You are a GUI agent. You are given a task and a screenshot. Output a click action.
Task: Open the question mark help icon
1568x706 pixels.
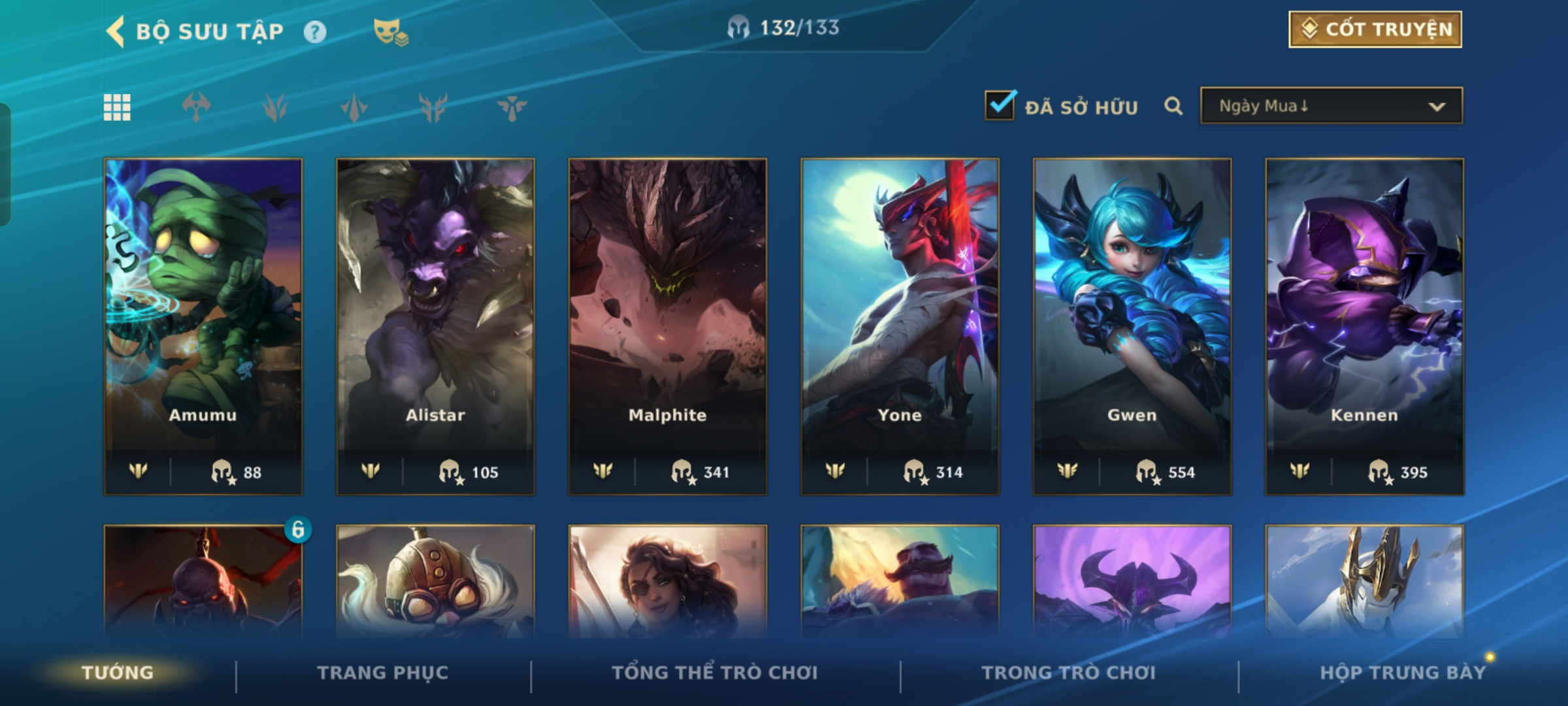[315, 31]
